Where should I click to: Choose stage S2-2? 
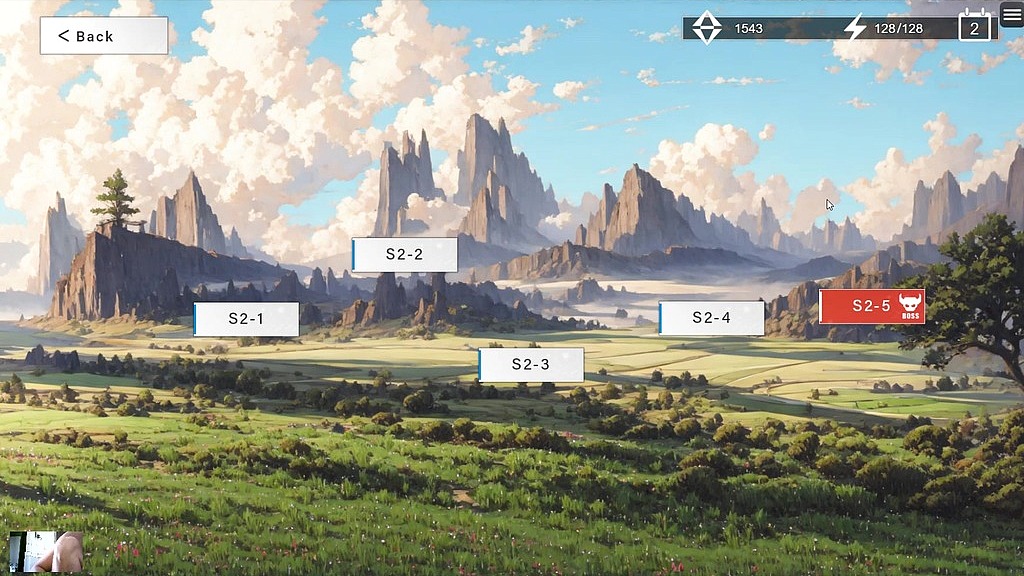[405, 255]
